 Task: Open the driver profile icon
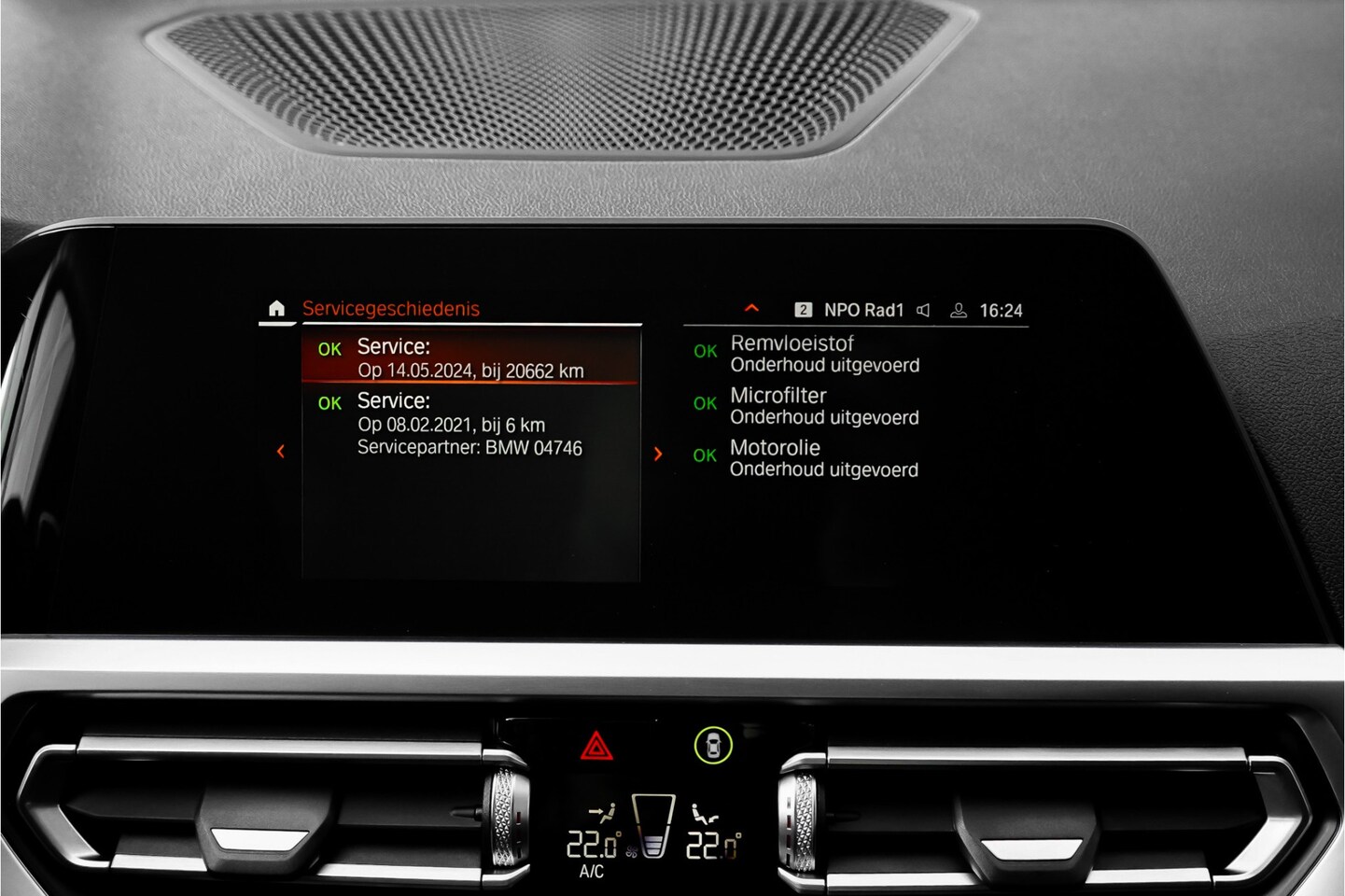pyautogui.click(x=958, y=310)
